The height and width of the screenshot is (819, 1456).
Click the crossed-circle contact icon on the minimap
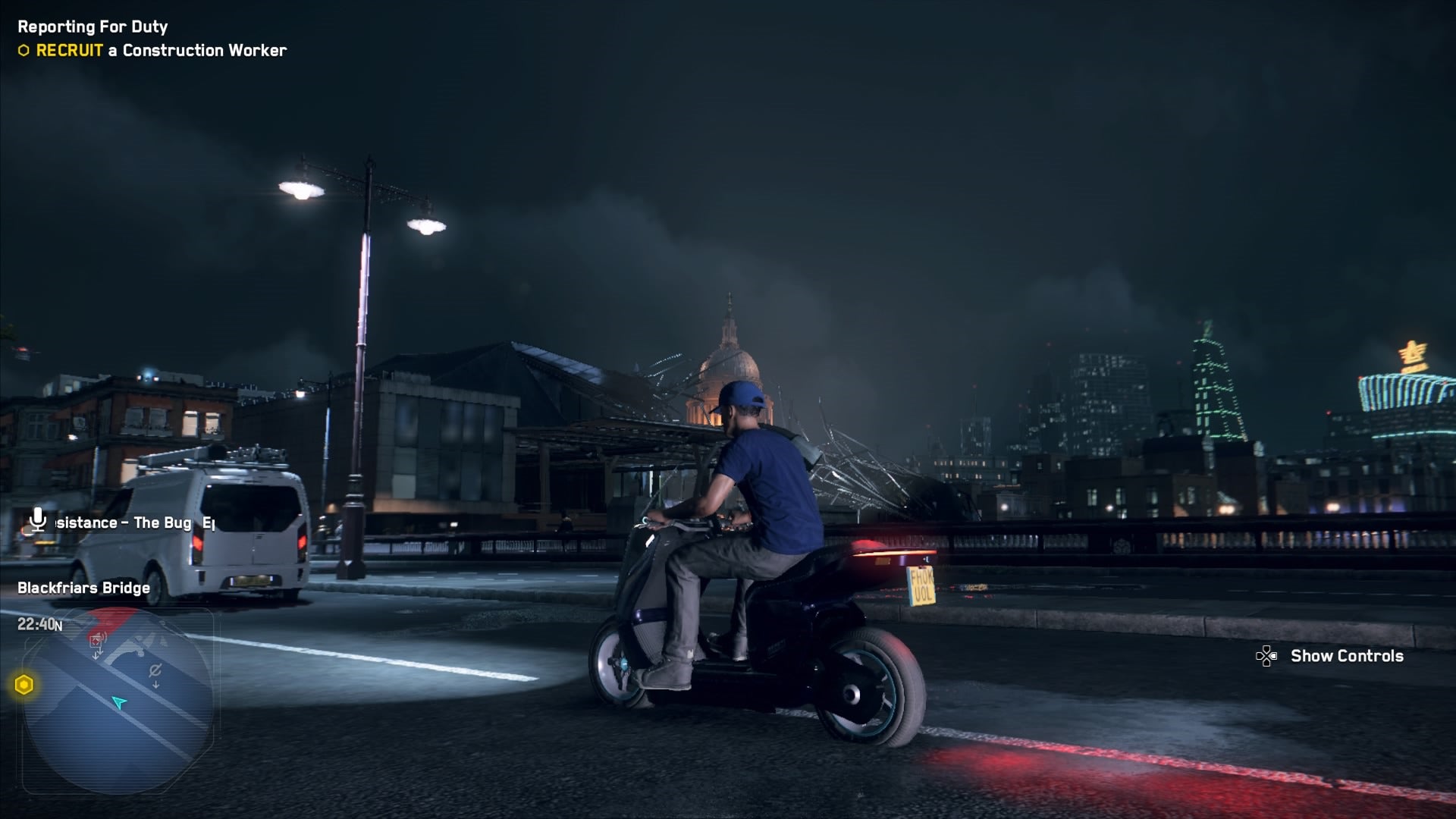[155, 670]
